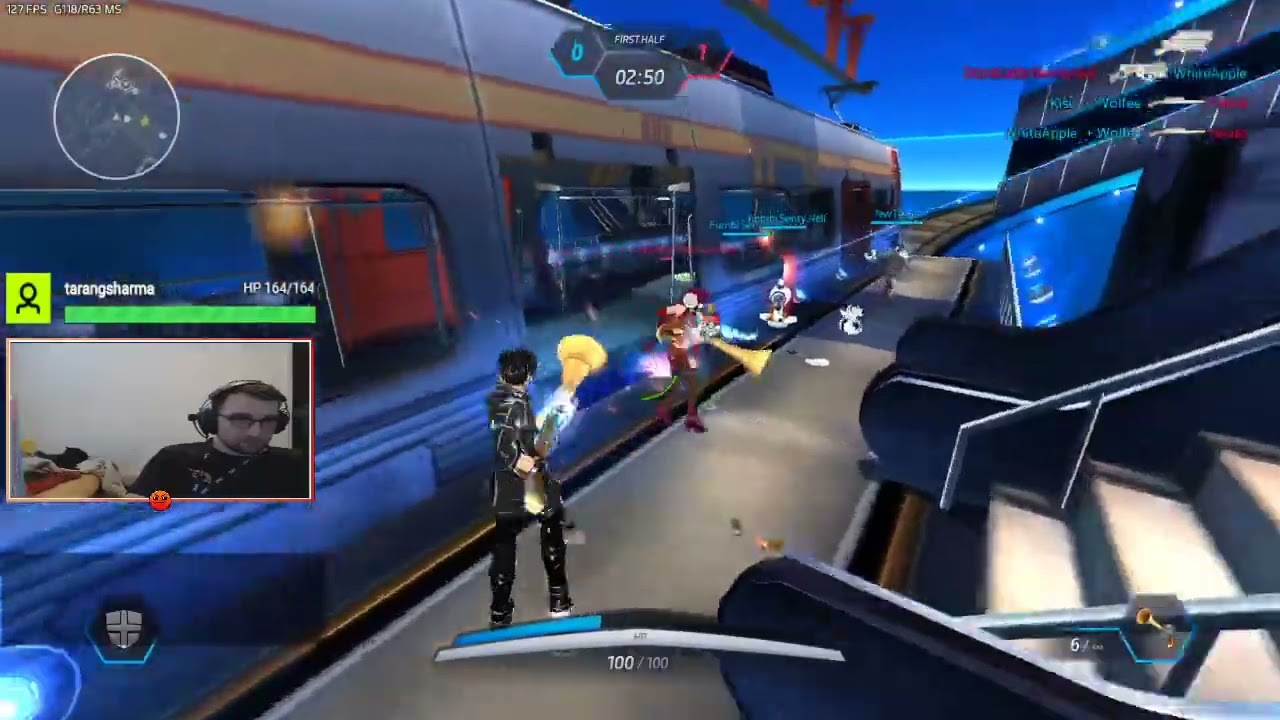Activate the shield skill icon

tap(124, 631)
